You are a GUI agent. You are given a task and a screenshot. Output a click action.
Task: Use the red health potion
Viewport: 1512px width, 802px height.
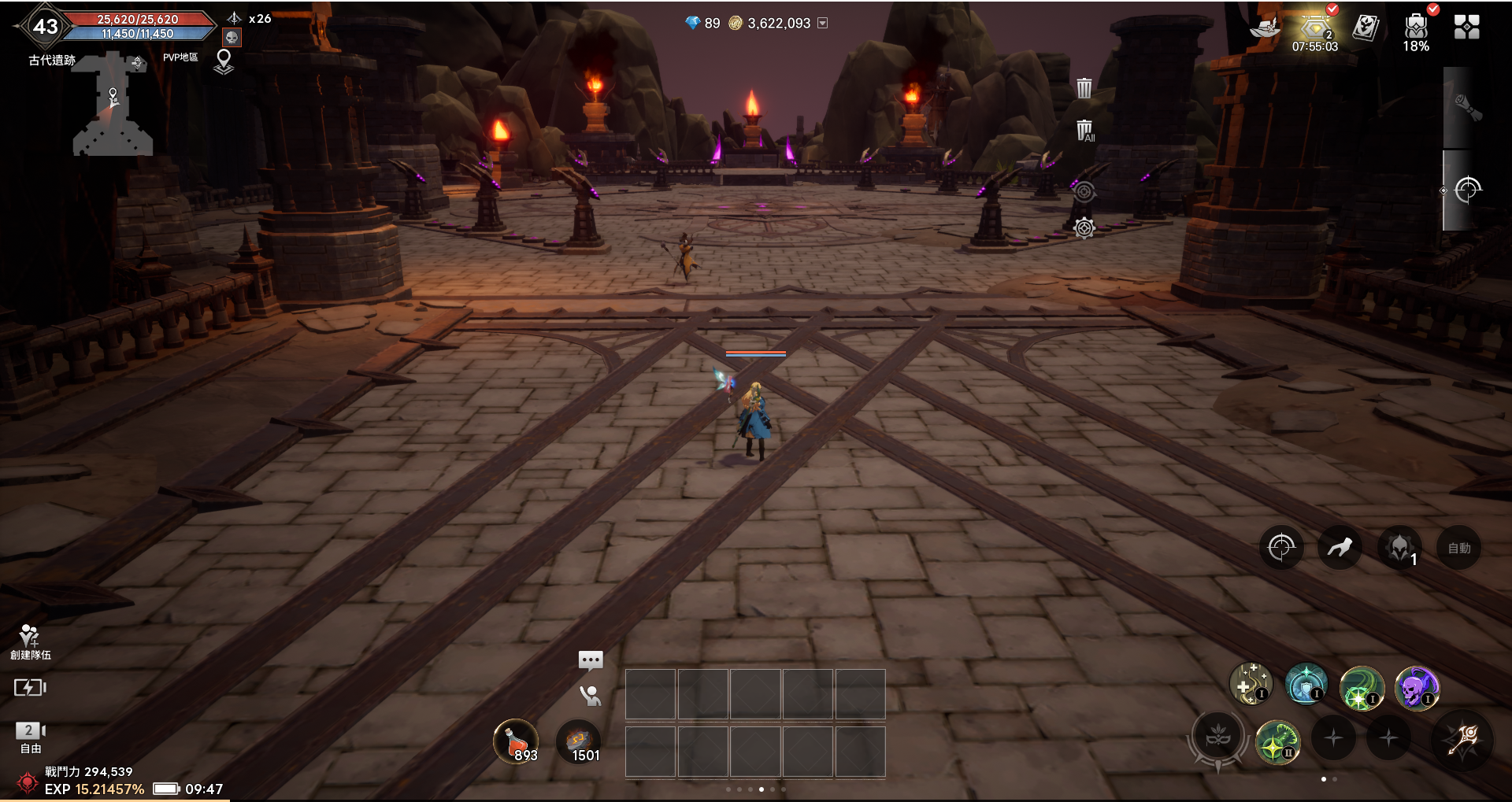pos(516,741)
